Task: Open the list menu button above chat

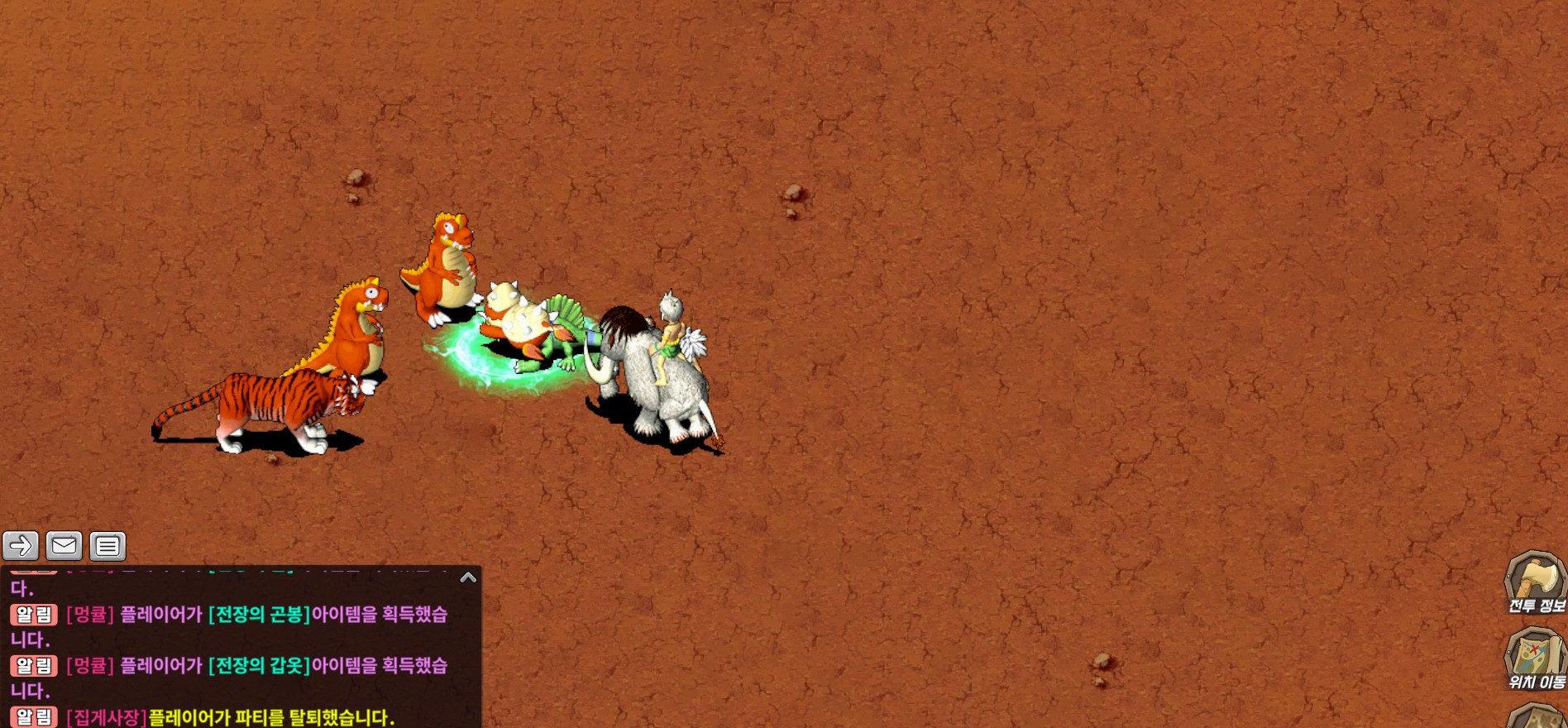Action: [108, 546]
